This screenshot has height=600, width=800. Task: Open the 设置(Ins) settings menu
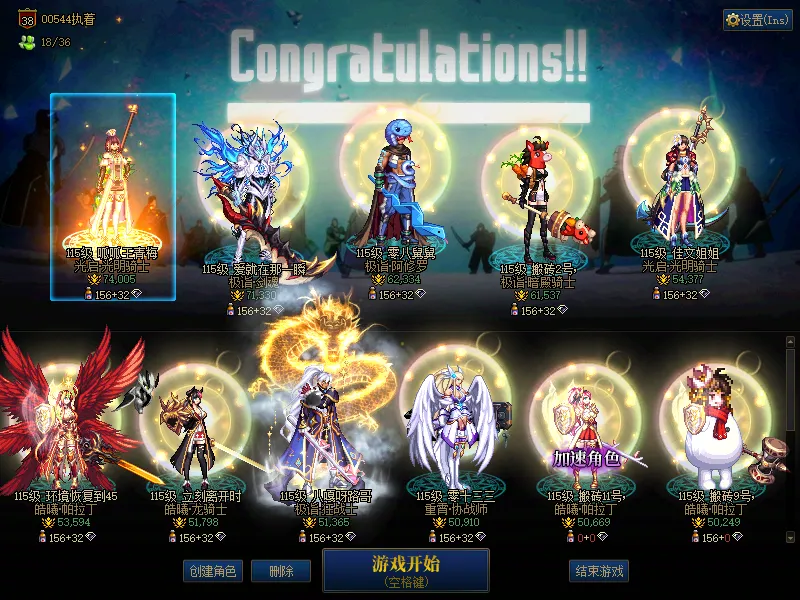click(x=757, y=20)
